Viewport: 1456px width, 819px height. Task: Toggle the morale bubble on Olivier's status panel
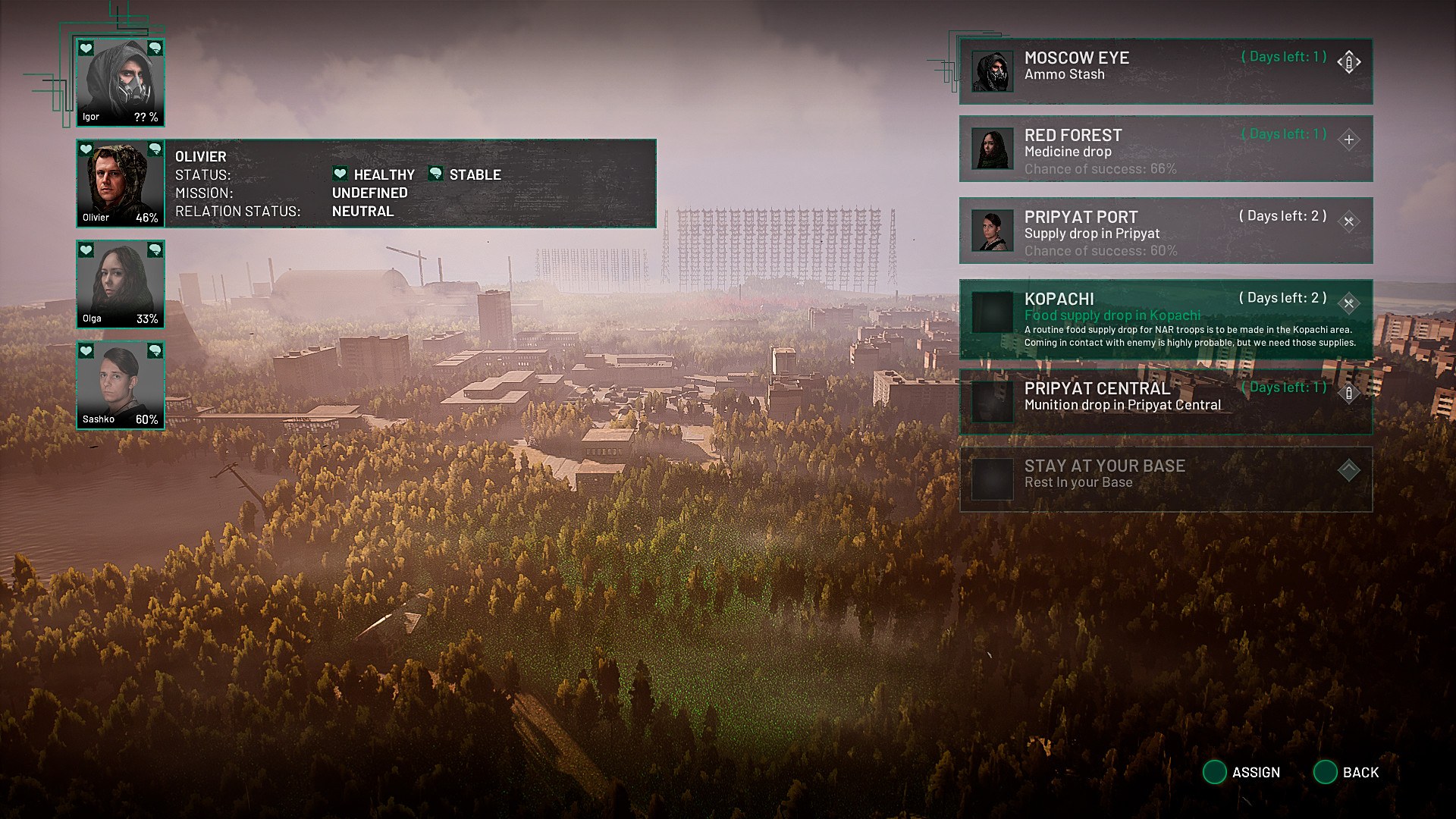(x=435, y=174)
